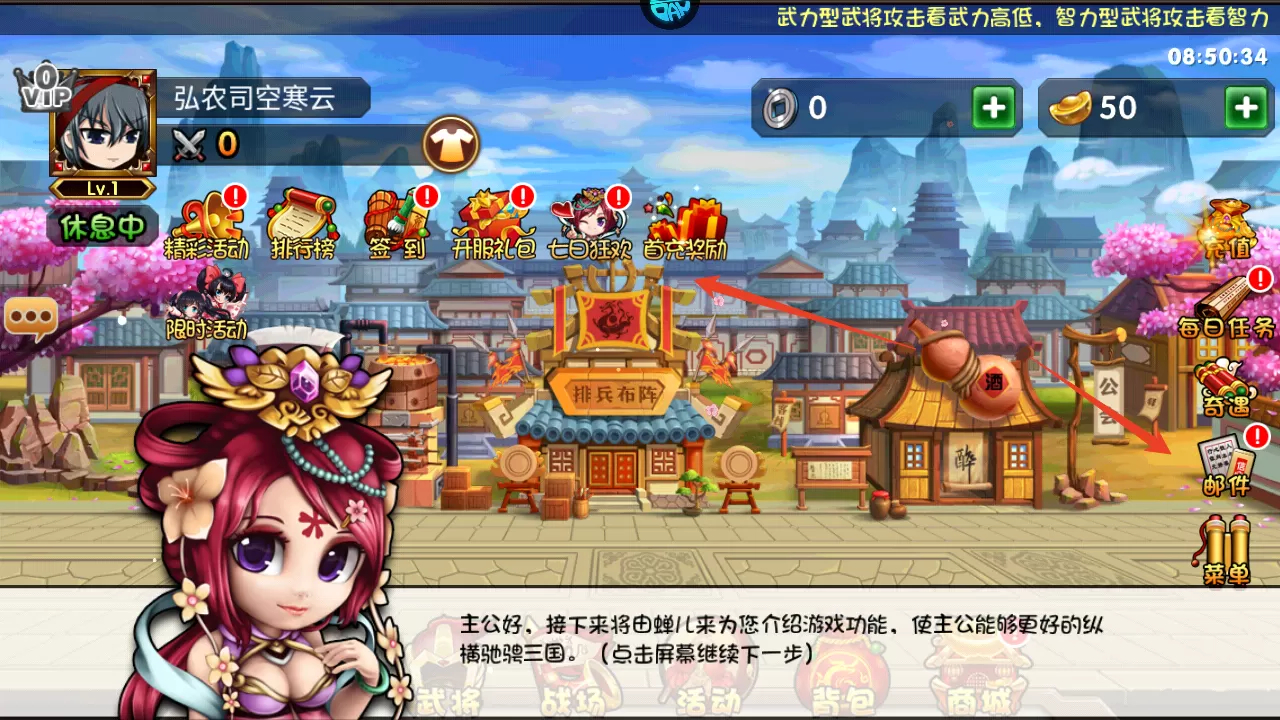Open the 签到 sign-in icon
Screen dimensions: 1280x720
pos(398,222)
